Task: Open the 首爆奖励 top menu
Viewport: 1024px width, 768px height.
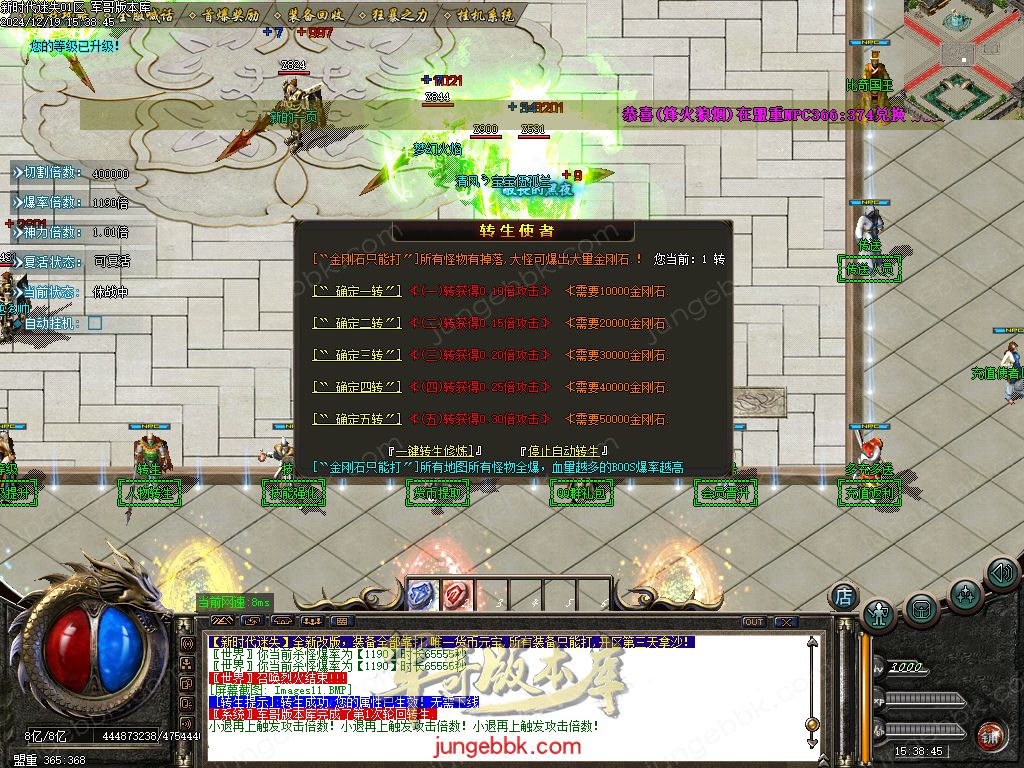Action: point(224,16)
